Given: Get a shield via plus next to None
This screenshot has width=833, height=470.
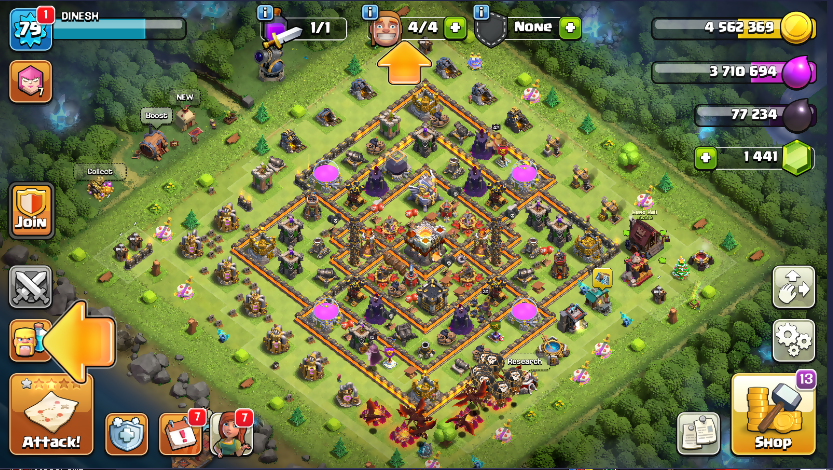Looking at the screenshot, I should tap(570, 27).
